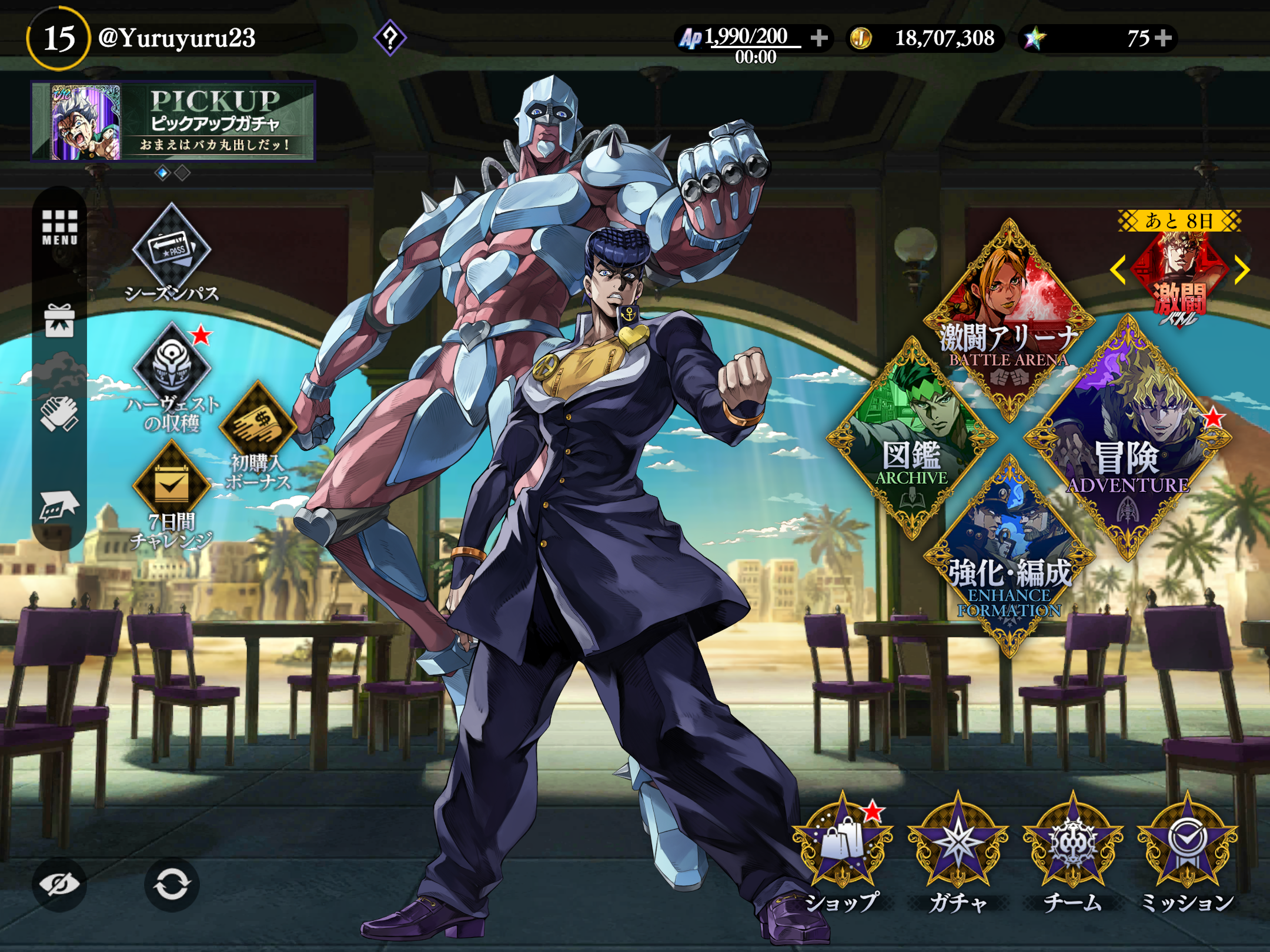Hide the interface with the eye icon
This screenshot has height=952, width=1270.
point(59,884)
